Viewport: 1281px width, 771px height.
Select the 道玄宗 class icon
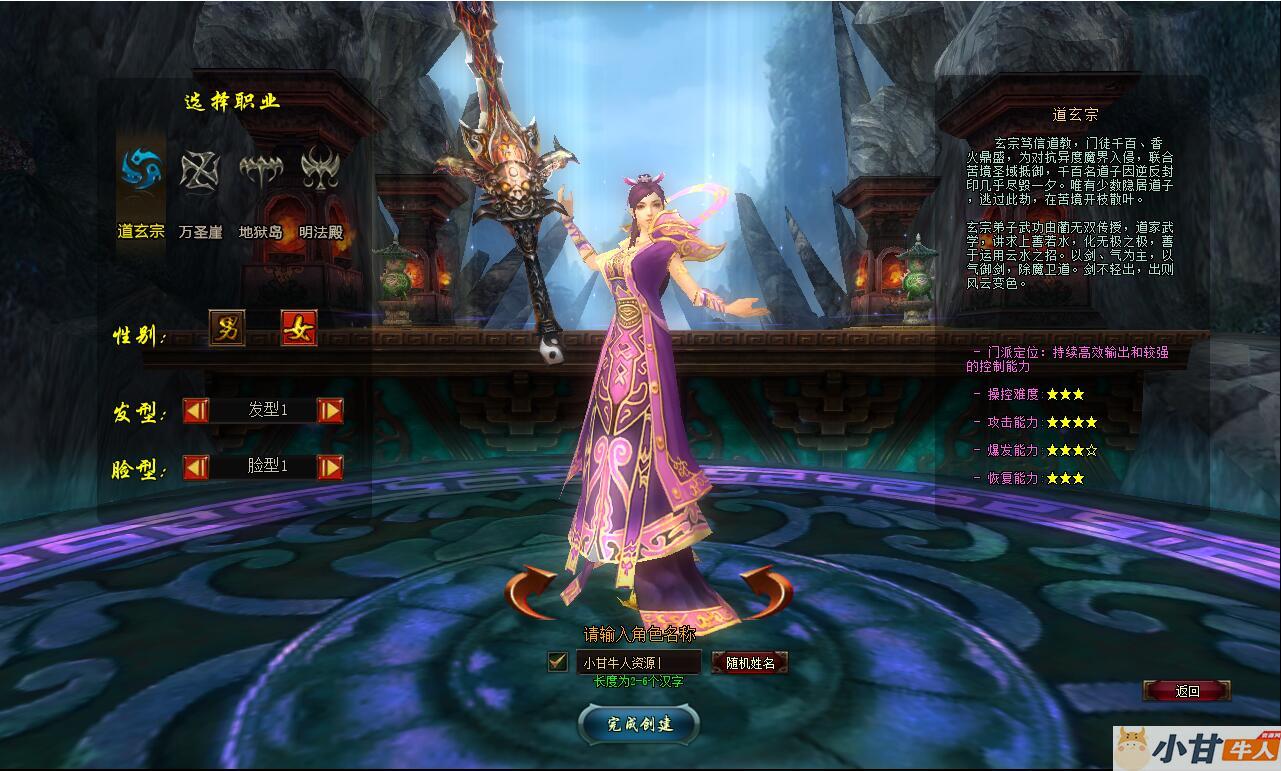coord(141,172)
